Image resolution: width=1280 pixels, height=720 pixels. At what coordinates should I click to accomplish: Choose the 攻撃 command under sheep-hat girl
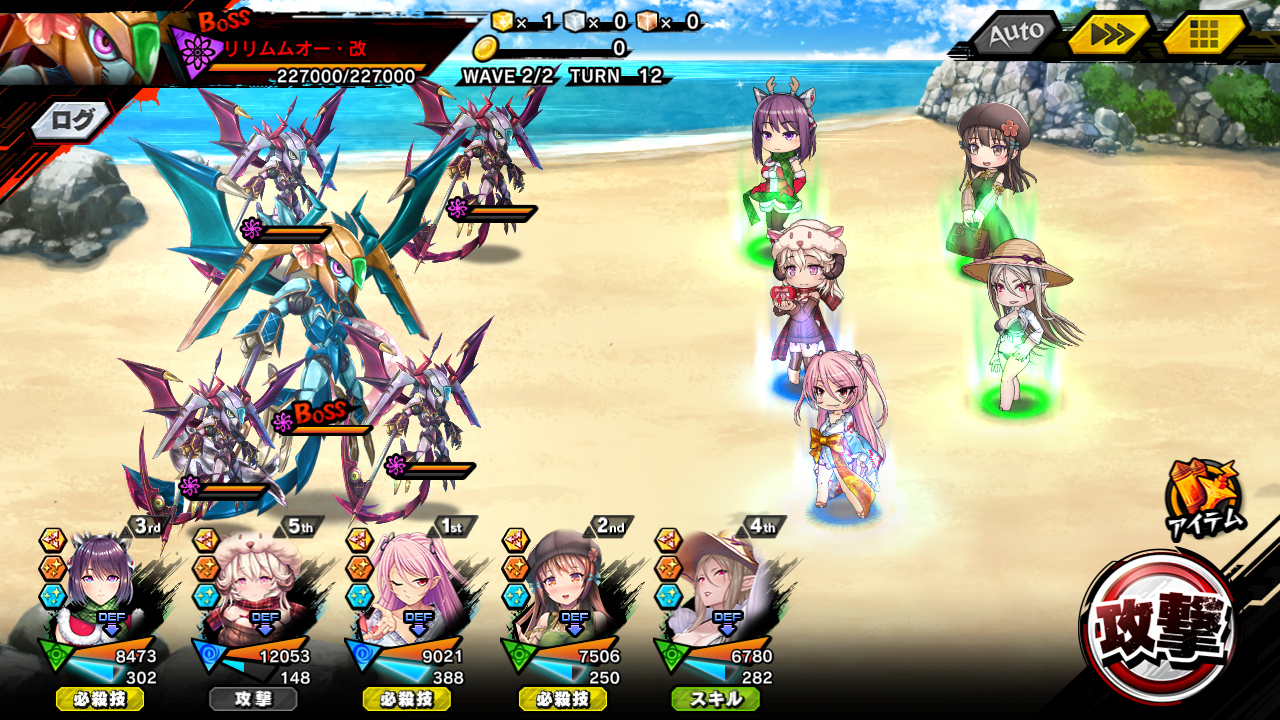click(x=254, y=699)
